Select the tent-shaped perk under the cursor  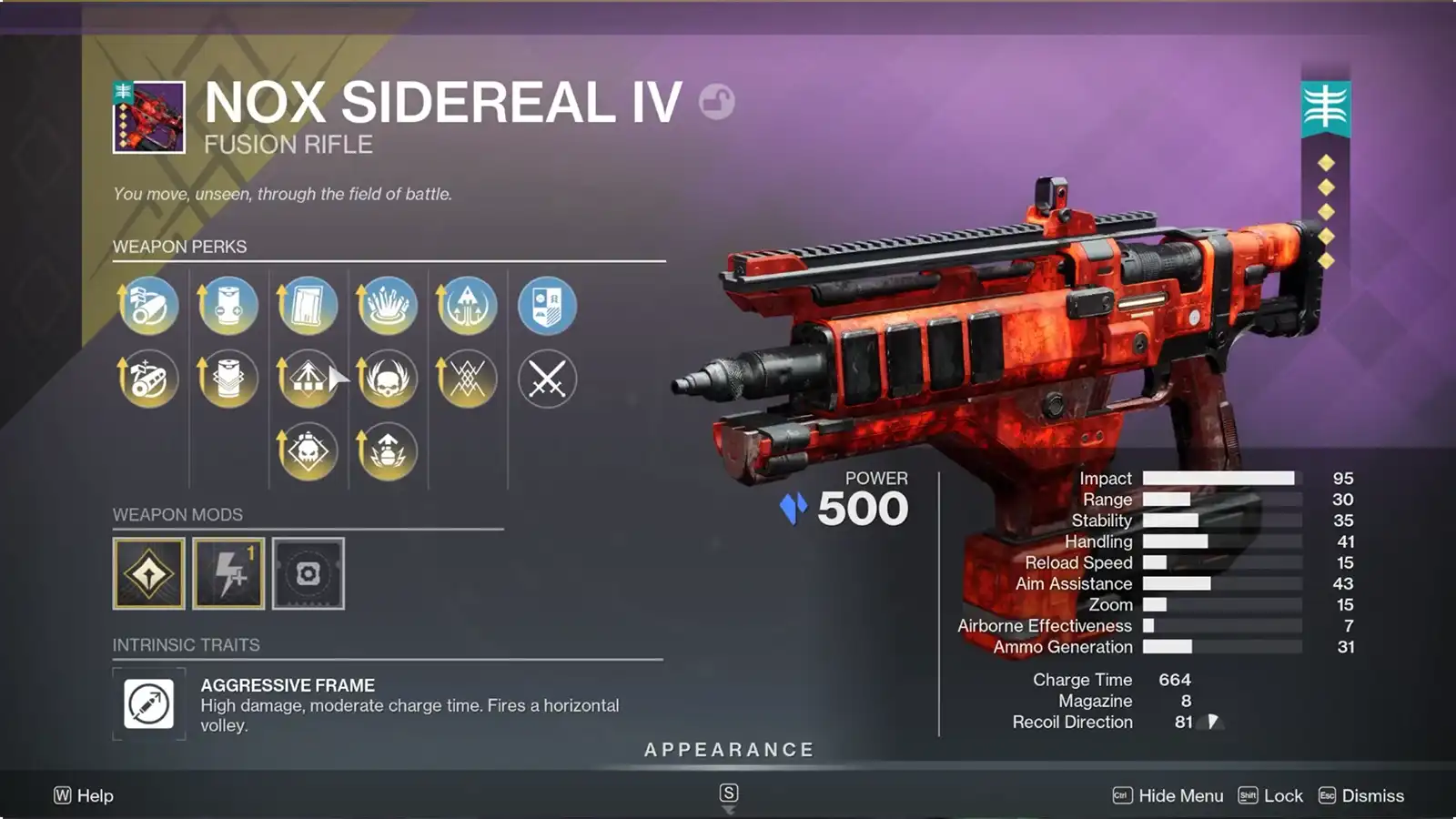coord(308,379)
